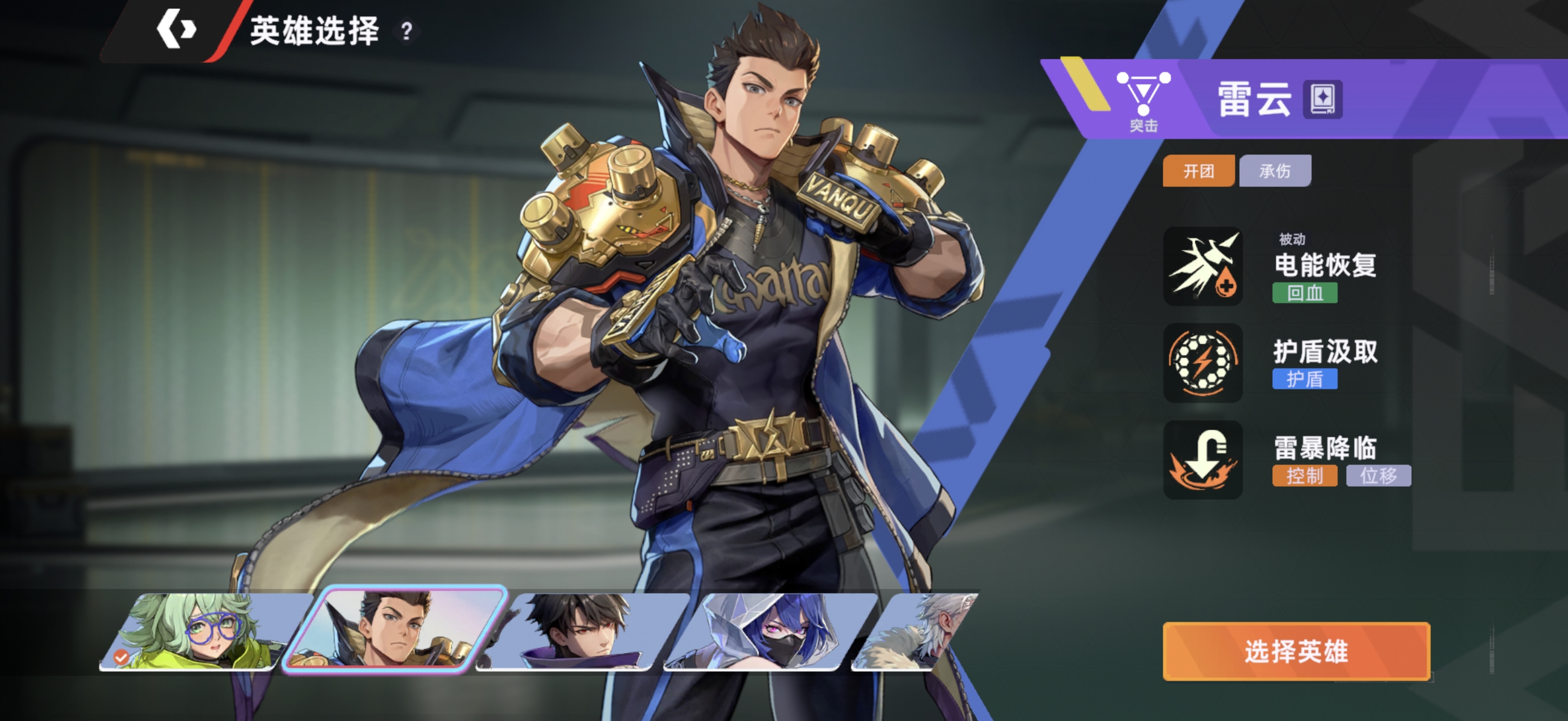
Task: Open the hero selection help question mark
Action: pos(406,31)
